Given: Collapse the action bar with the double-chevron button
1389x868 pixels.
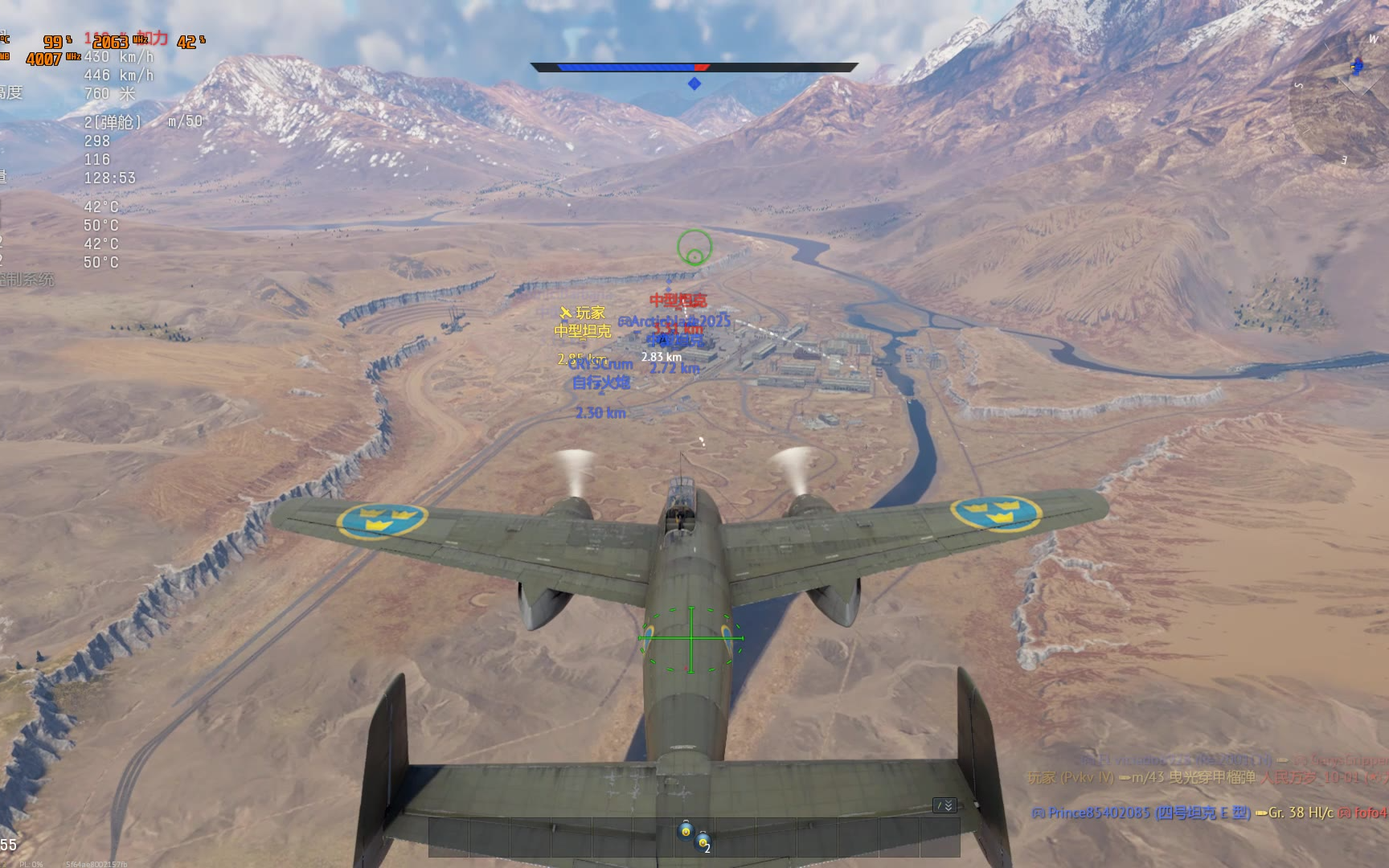Looking at the screenshot, I should coord(944,805).
